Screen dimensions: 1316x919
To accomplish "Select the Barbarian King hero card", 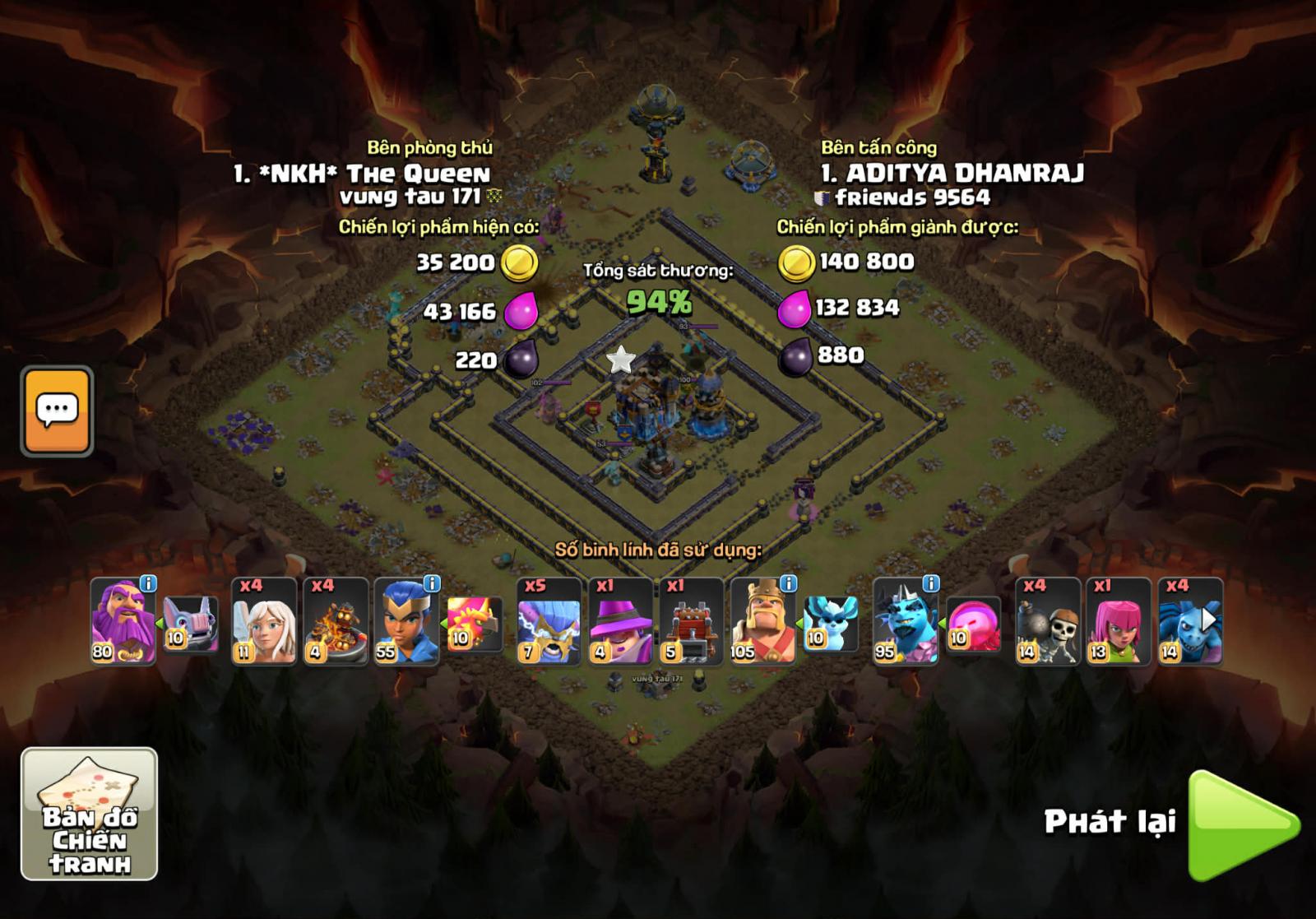I will point(762,622).
